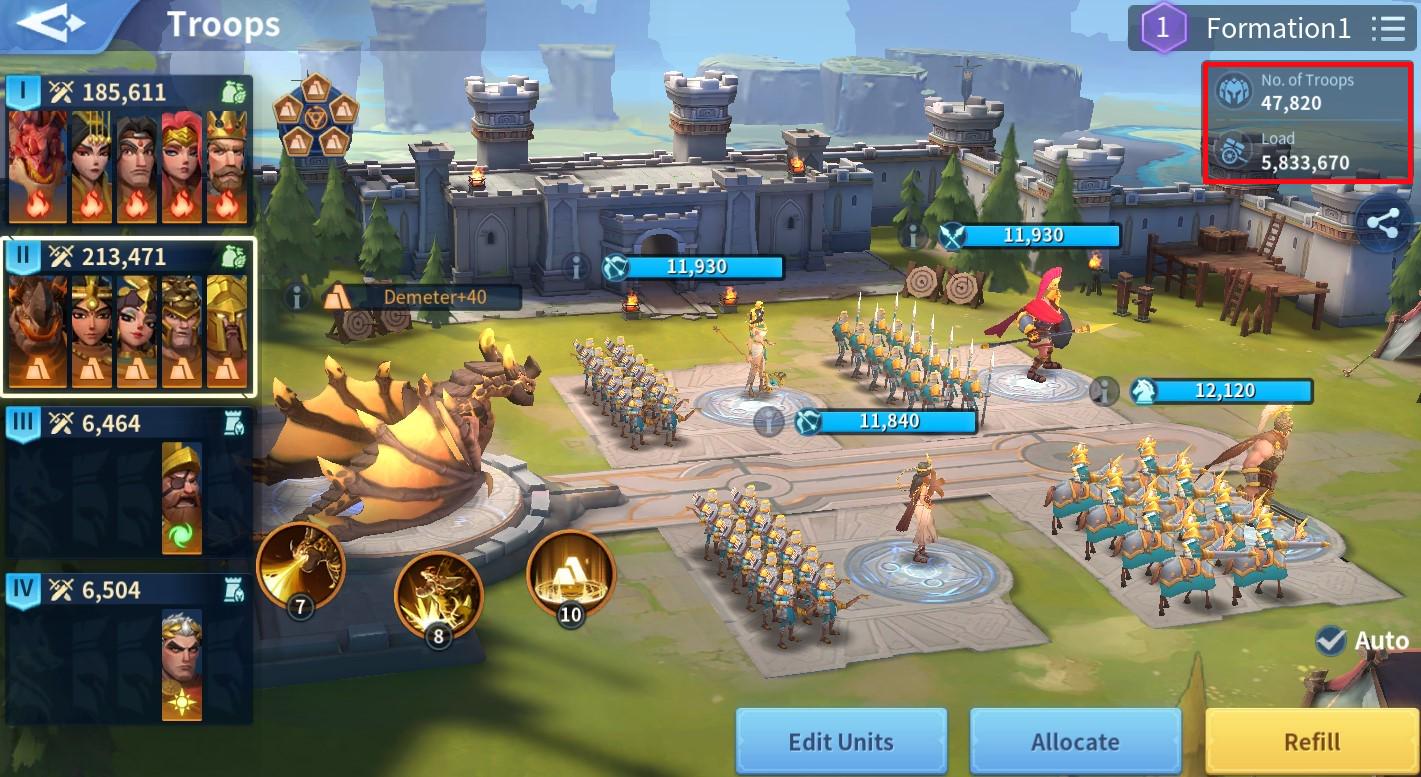Choose troop squad IV with 6,504 power
This screenshot has height=777, width=1421.
[x=127, y=648]
